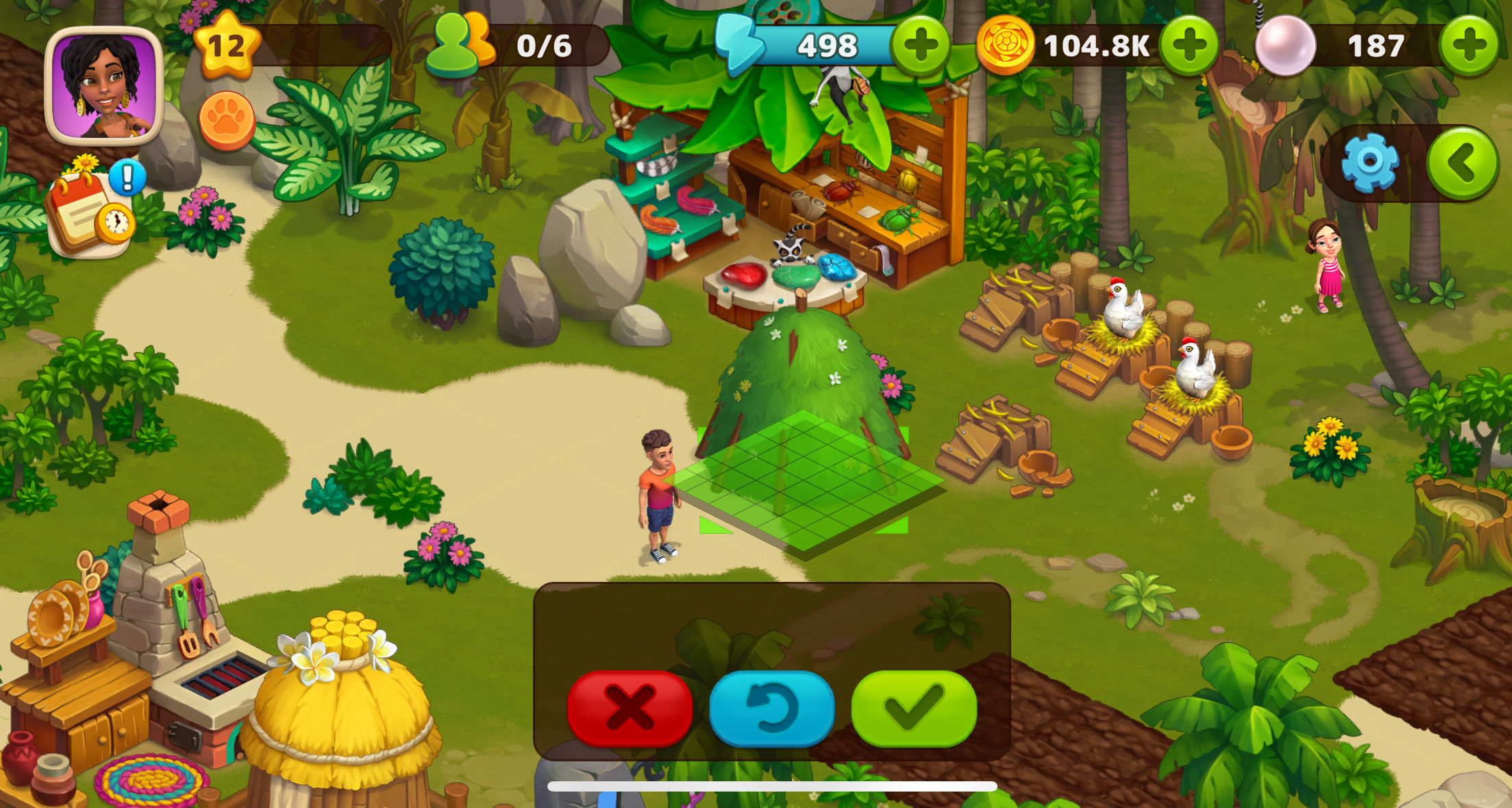Select the green placement grid tile
This screenshot has width=1512, height=808.
806,480
